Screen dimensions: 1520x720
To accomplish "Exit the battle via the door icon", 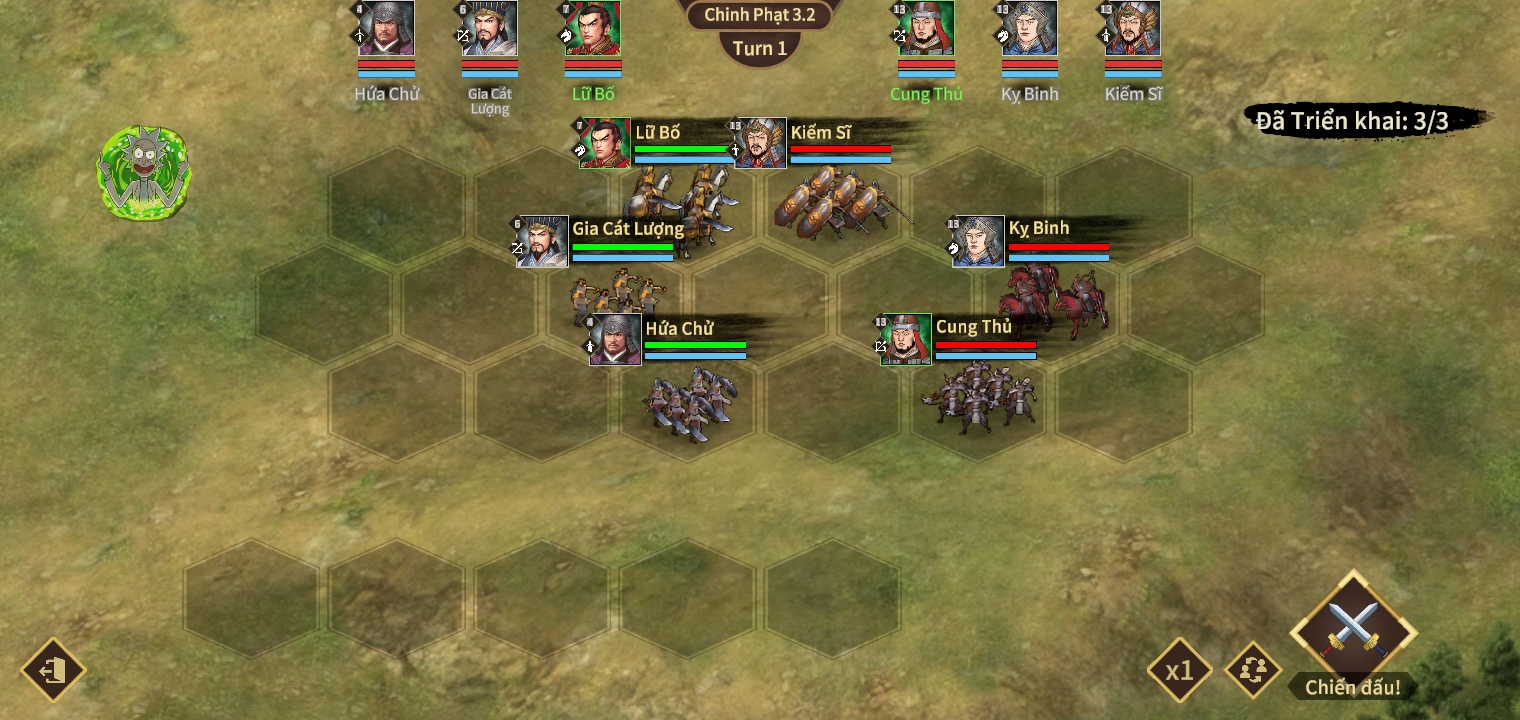I will (x=53, y=670).
